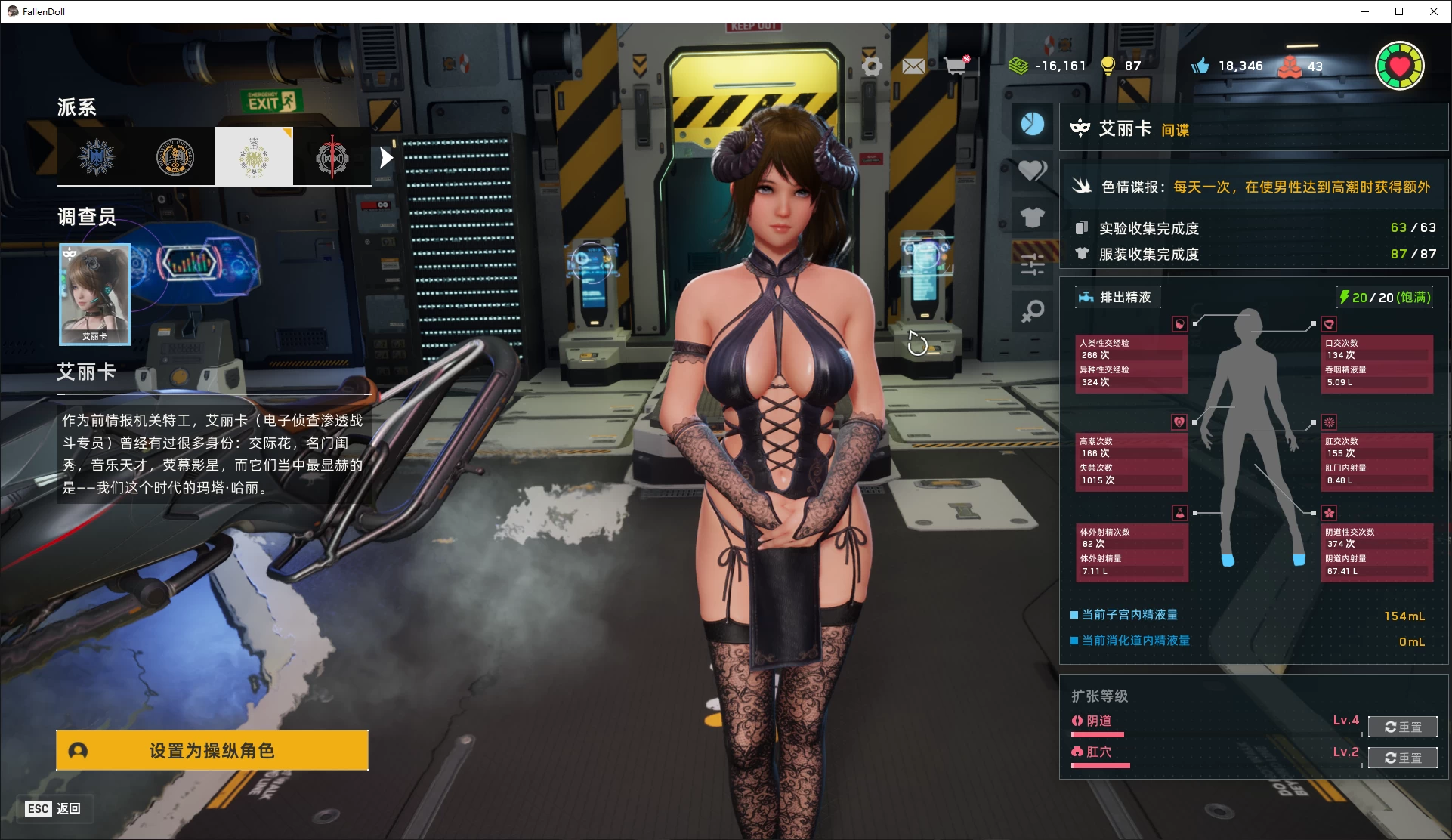1452x840 pixels.
Task: Open the sliders adjustment tab
Action: click(x=1032, y=264)
